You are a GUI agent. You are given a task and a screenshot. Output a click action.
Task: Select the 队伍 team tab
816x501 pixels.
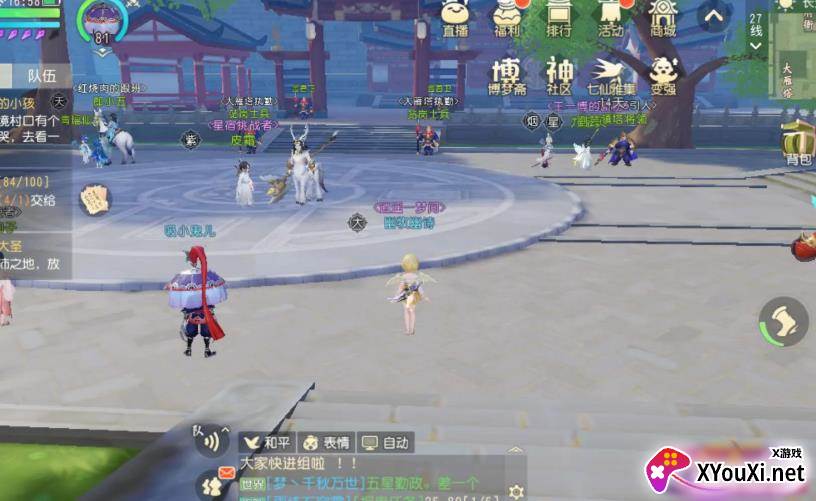pyautogui.click(x=41, y=75)
